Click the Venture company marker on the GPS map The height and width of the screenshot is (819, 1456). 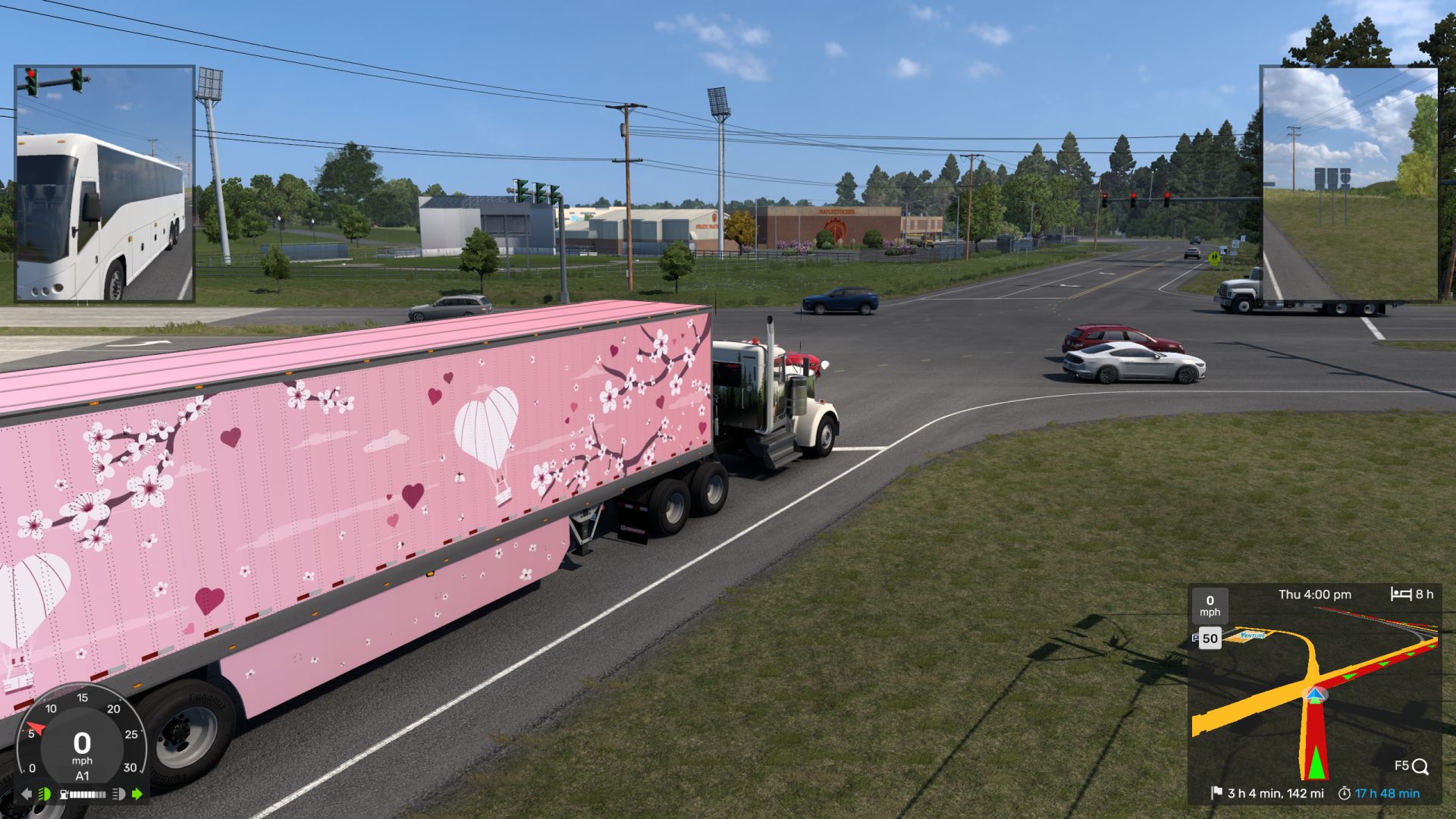pos(1253,635)
